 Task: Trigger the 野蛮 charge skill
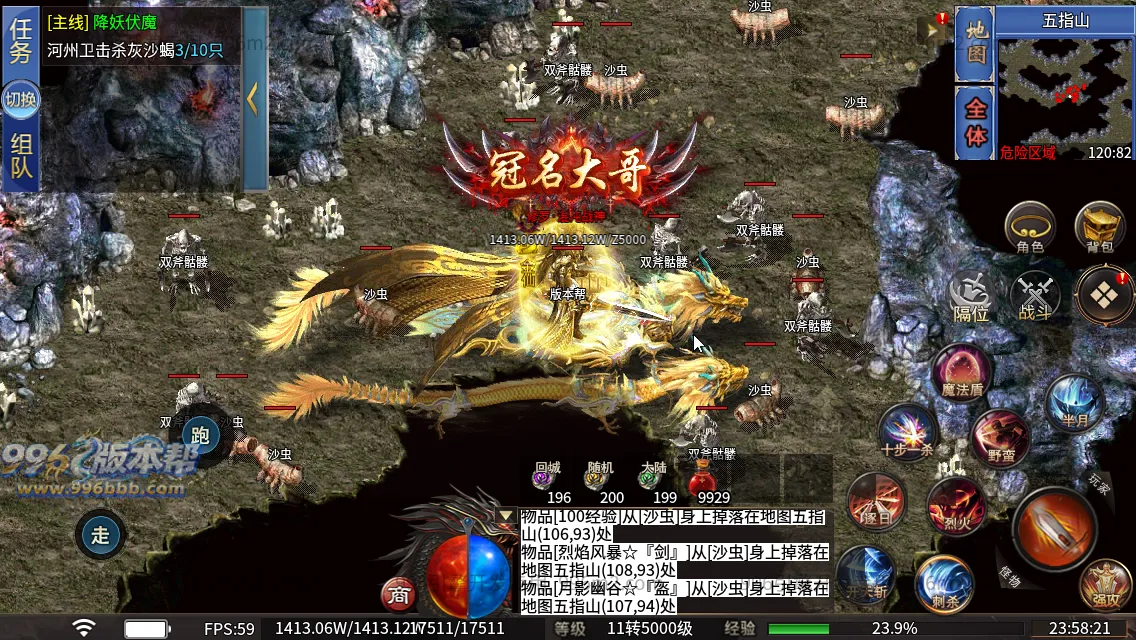coord(999,437)
